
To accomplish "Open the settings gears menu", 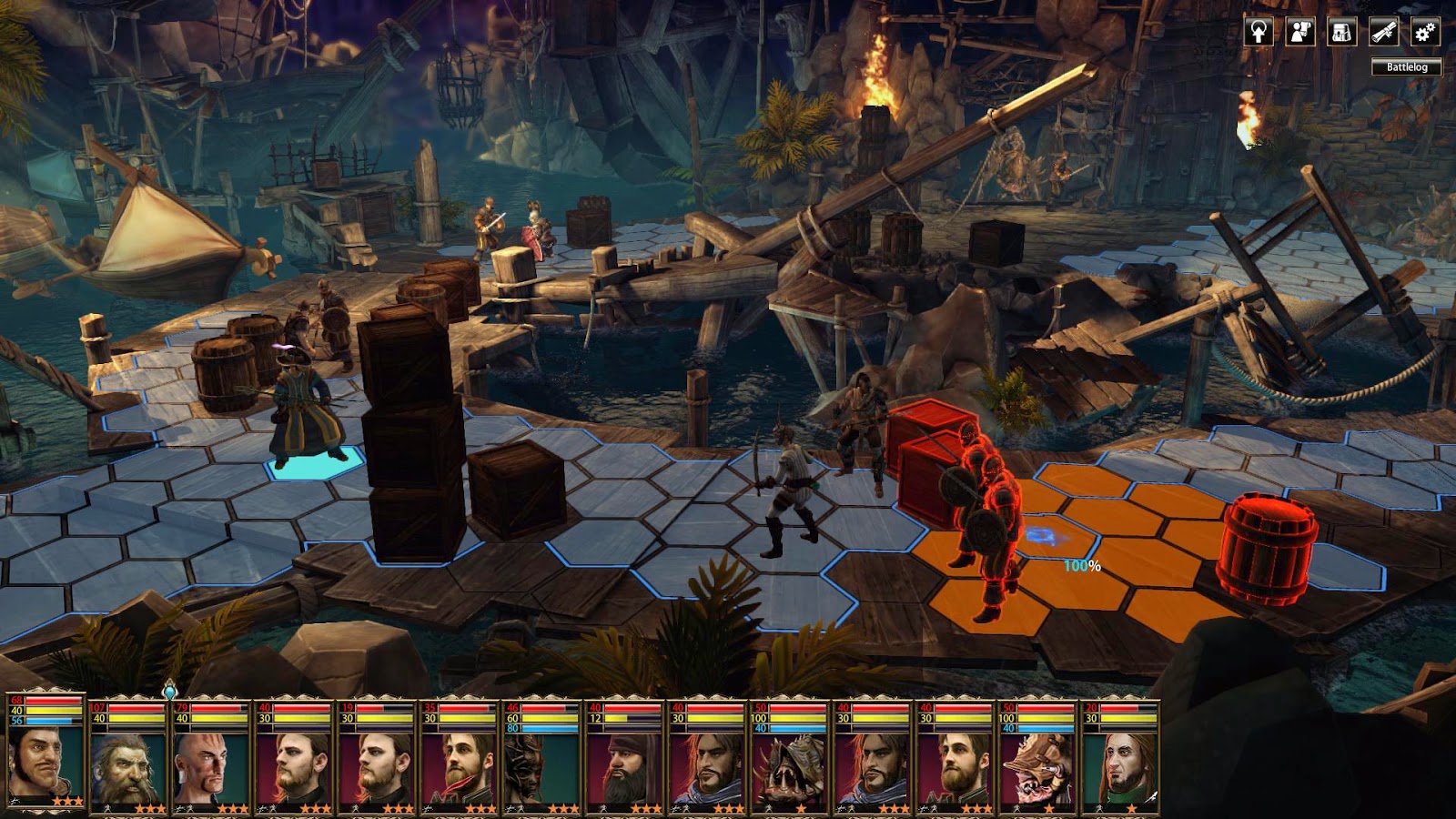I will [1424, 33].
